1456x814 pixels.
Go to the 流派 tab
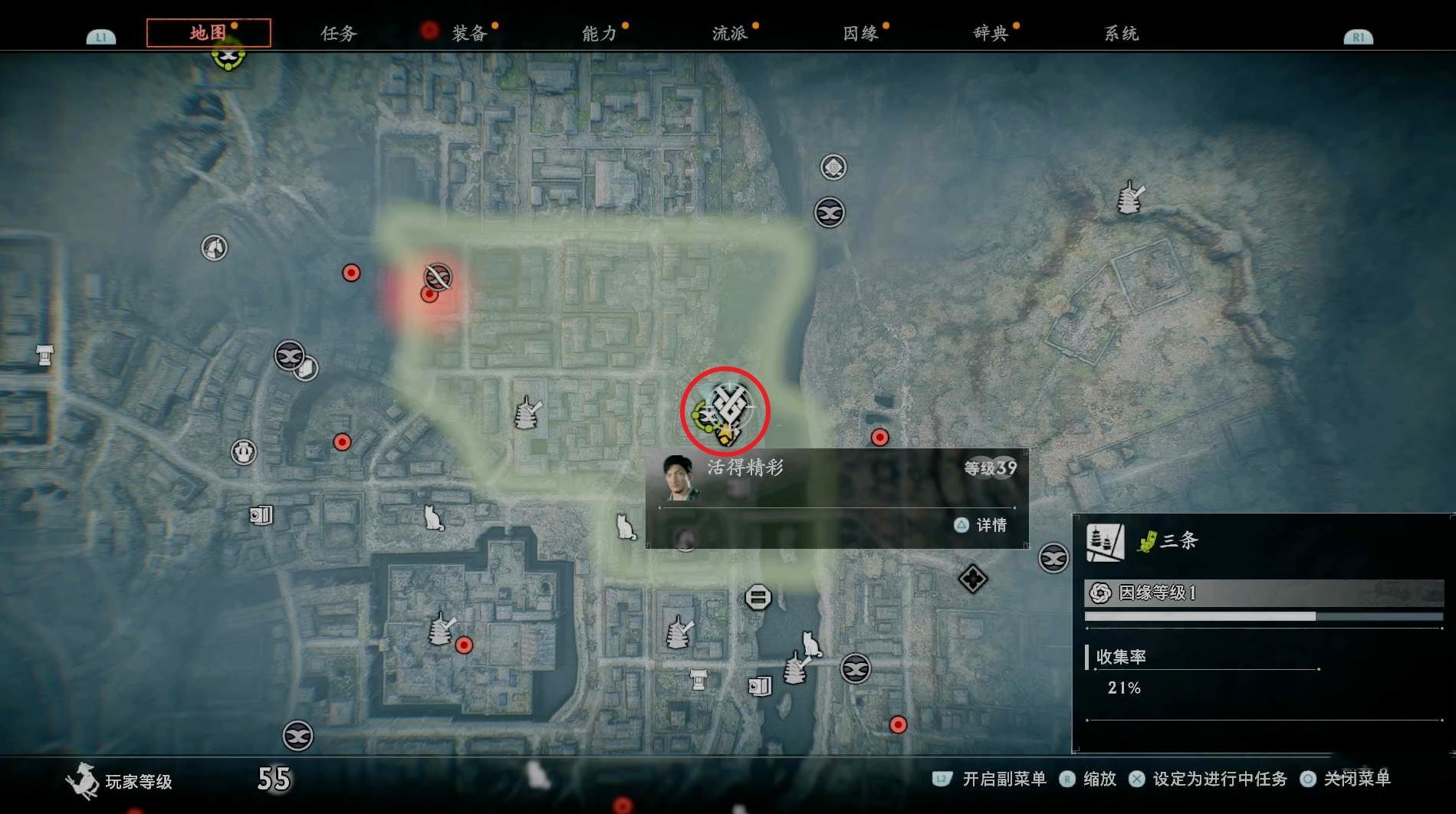[x=730, y=34]
